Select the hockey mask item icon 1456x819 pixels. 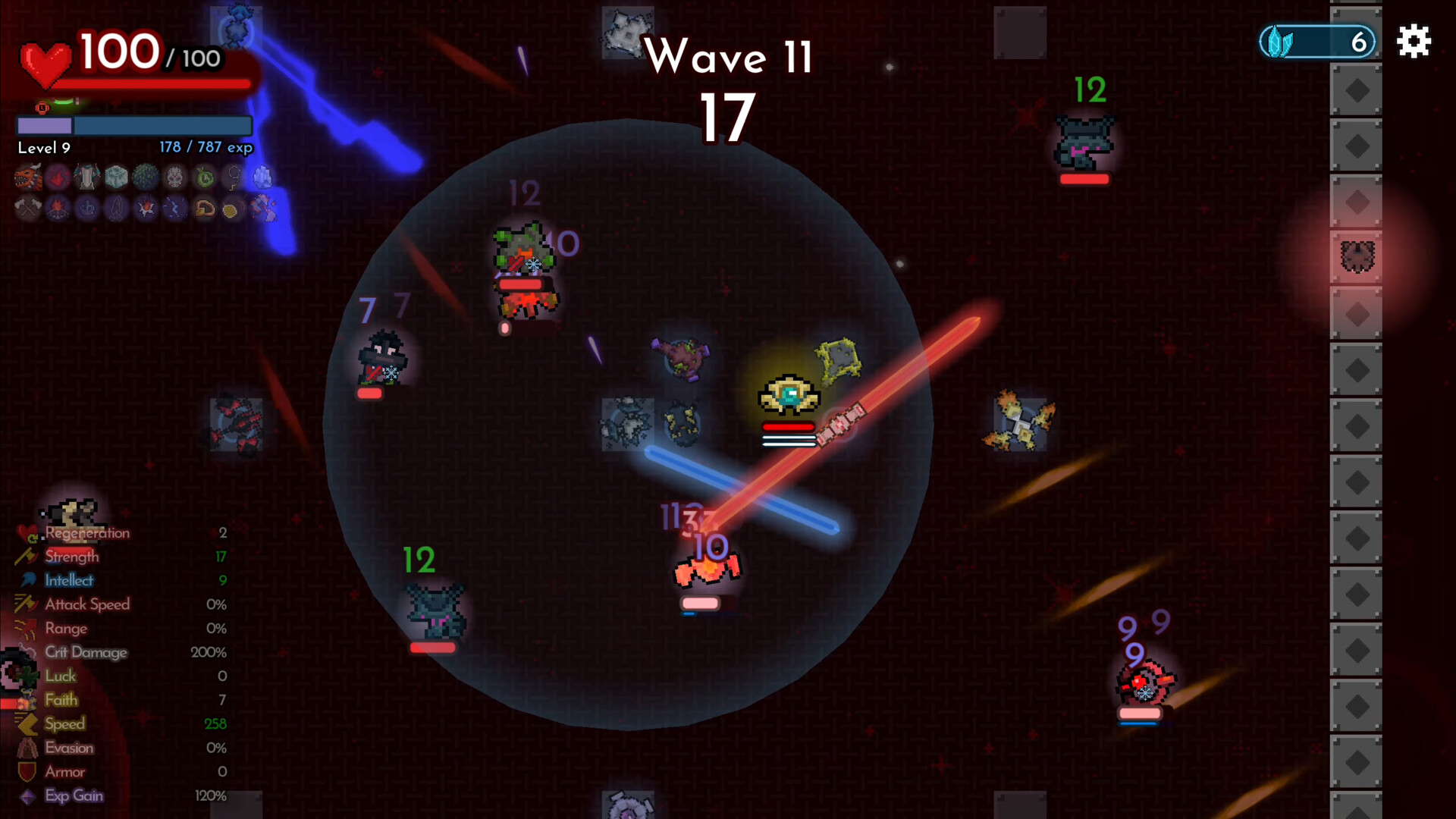(x=175, y=177)
